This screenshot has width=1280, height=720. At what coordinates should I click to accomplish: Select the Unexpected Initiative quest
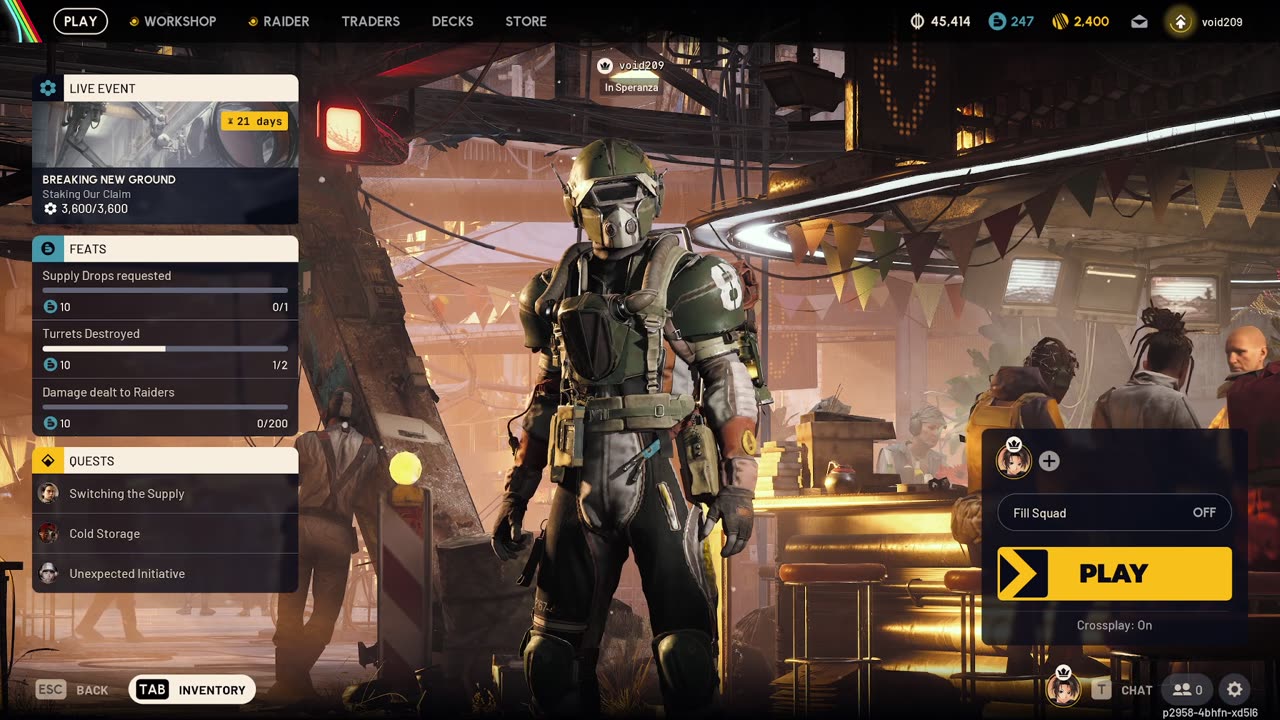click(165, 574)
